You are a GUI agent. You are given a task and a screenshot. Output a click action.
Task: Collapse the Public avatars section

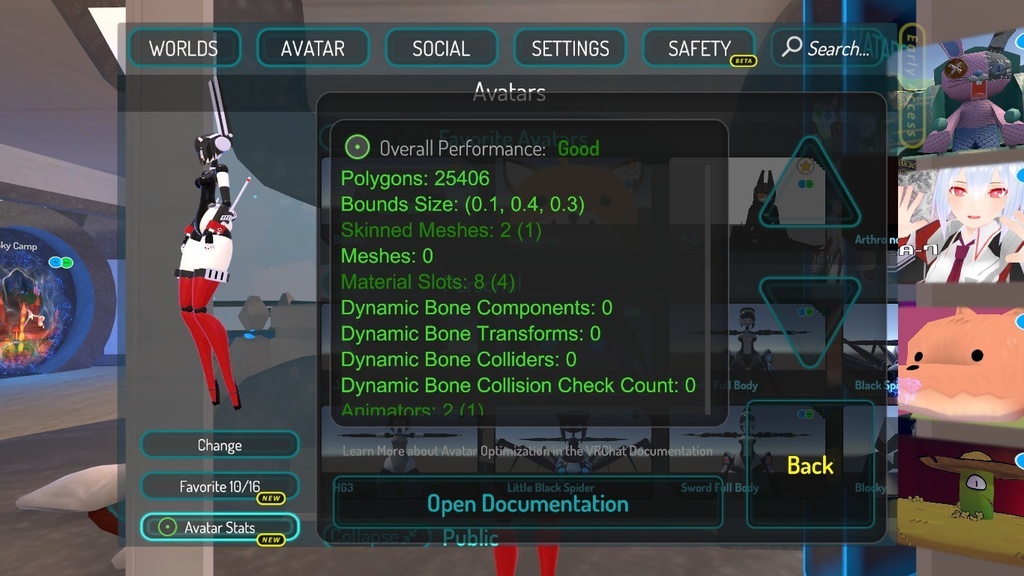(x=375, y=537)
